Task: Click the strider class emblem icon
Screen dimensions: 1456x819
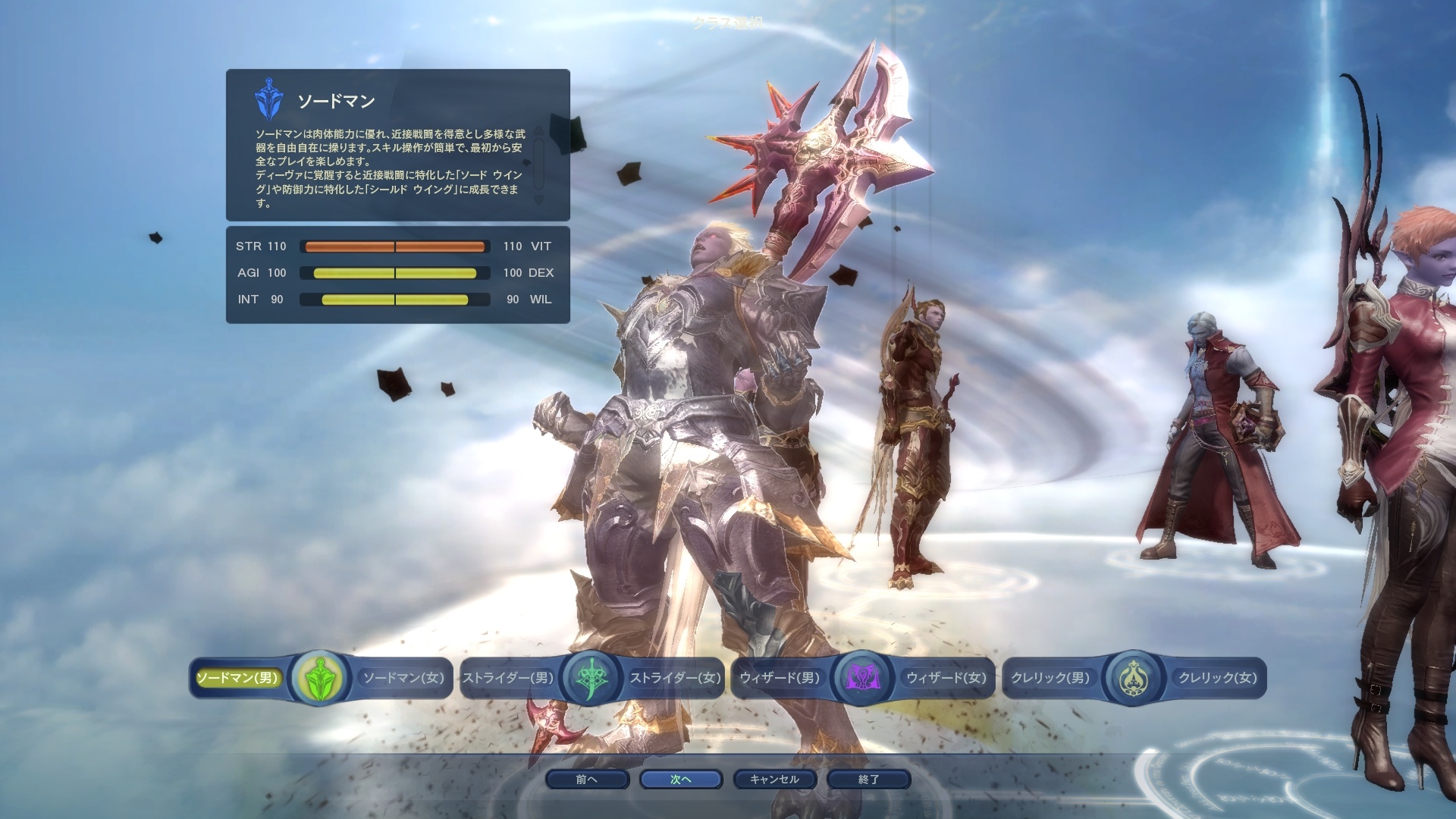Action: pos(591,678)
